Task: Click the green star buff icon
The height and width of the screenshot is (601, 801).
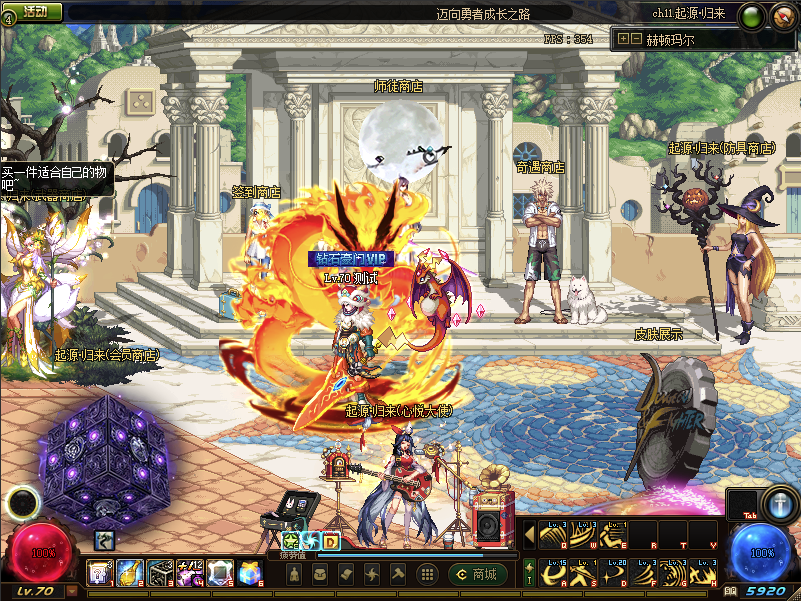Action: [291, 541]
